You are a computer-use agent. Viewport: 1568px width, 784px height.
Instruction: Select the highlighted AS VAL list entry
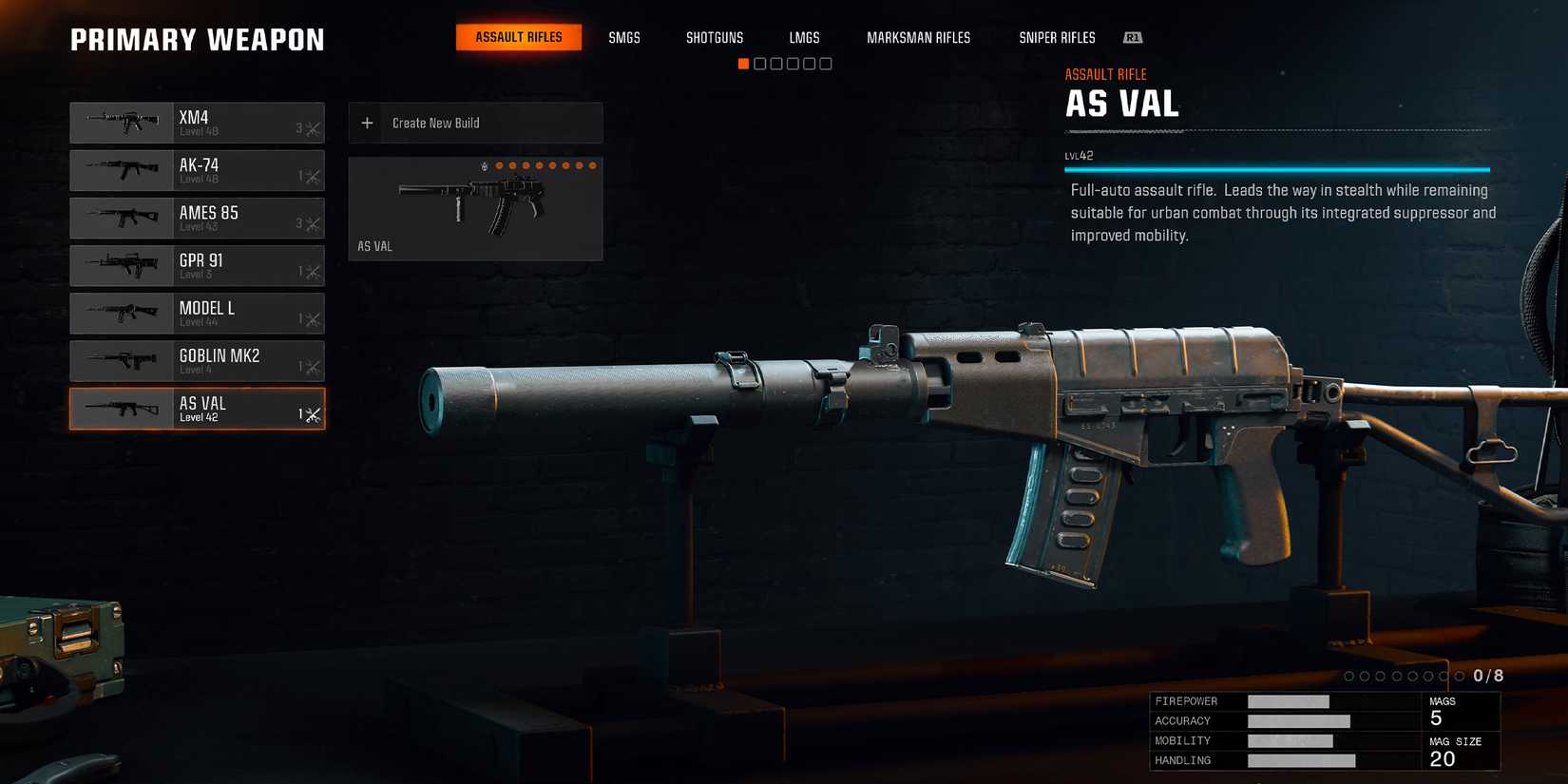[197, 409]
